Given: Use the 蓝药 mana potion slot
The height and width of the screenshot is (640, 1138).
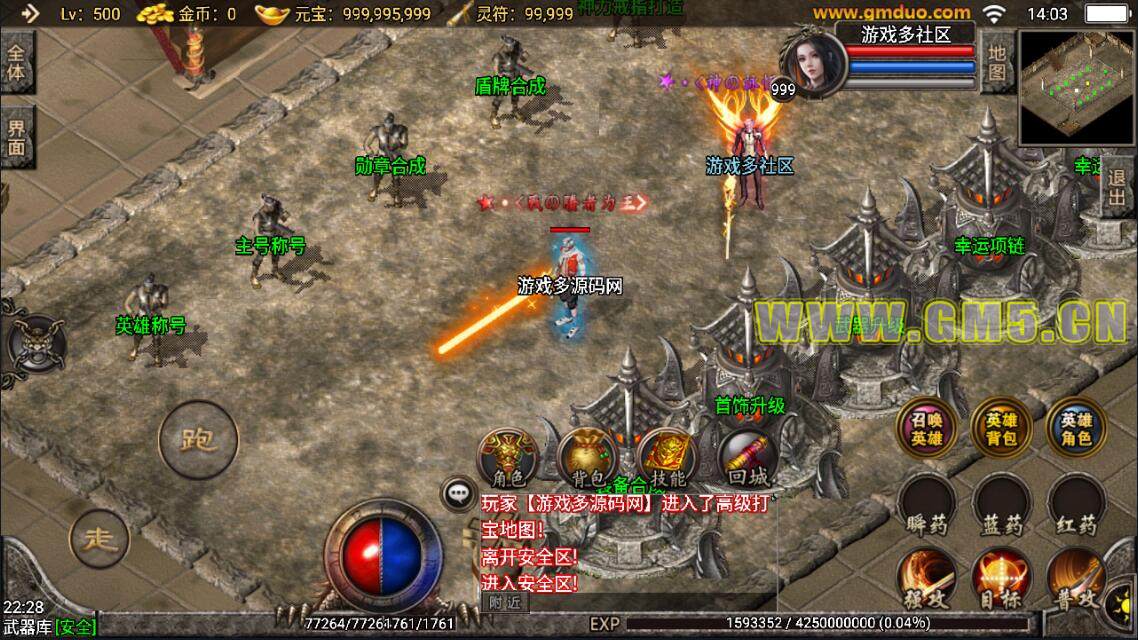Looking at the screenshot, I should (x=1001, y=506).
